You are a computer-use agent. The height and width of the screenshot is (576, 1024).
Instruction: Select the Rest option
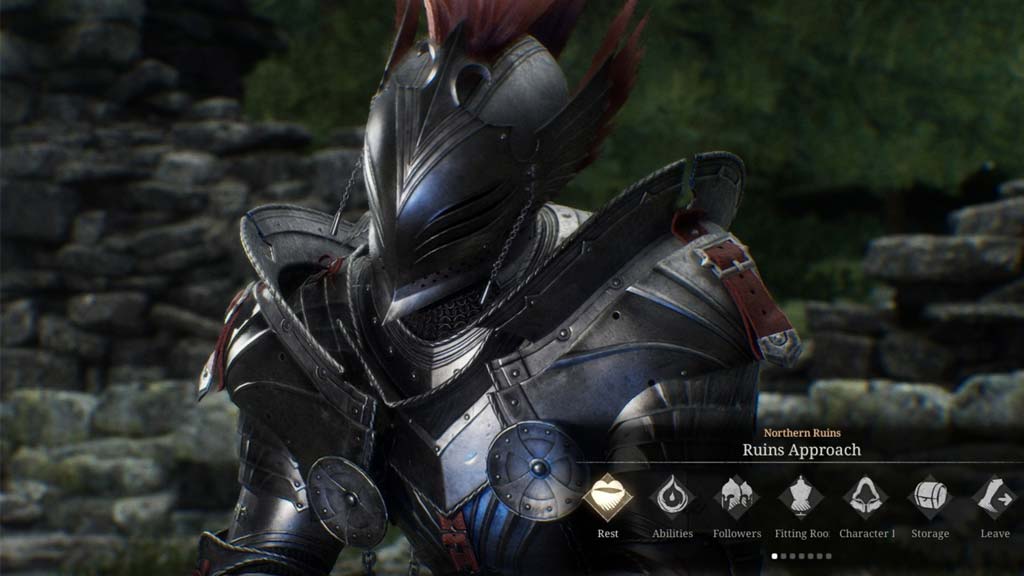[608, 497]
